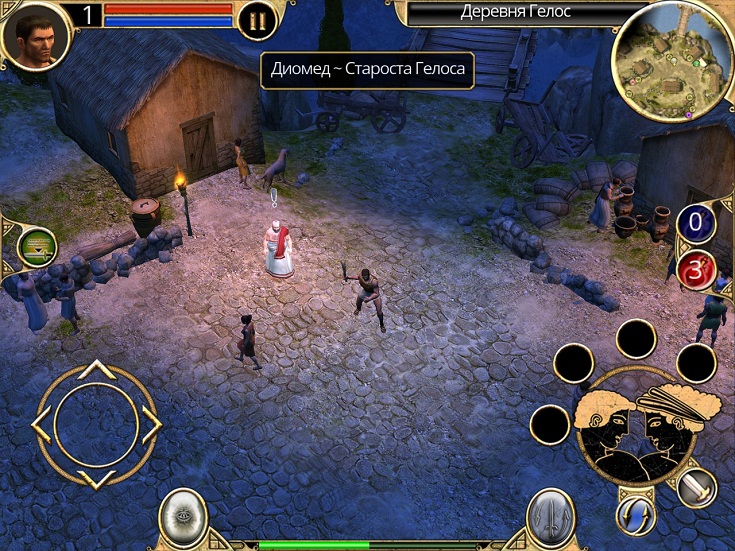This screenshot has height=551, width=735.
Task: Open the green scroll icon
Action: pos(37,247)
